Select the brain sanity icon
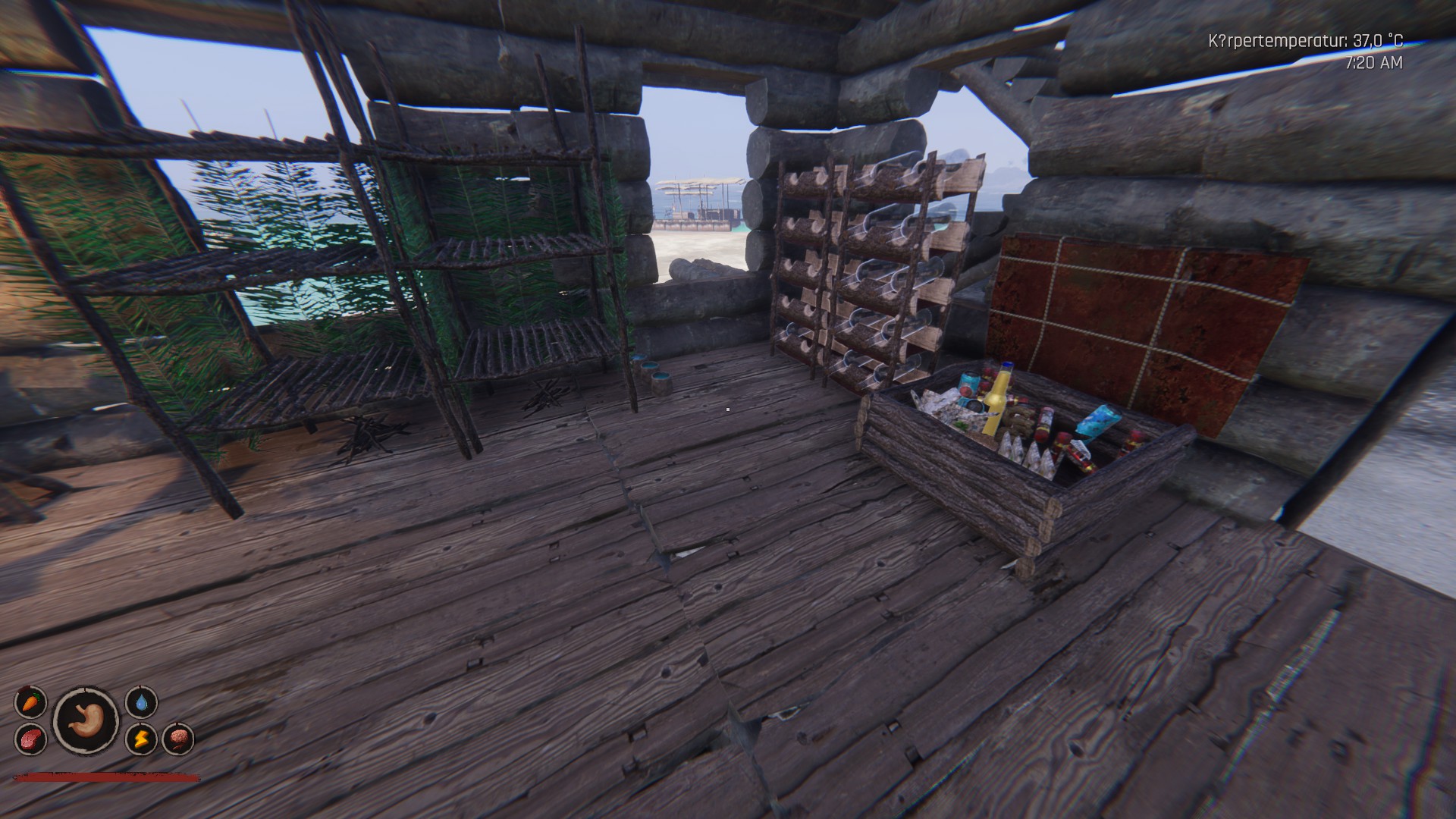Image resolution: width=1456 pixels, height=819 pixels. [x=178, y=738]
